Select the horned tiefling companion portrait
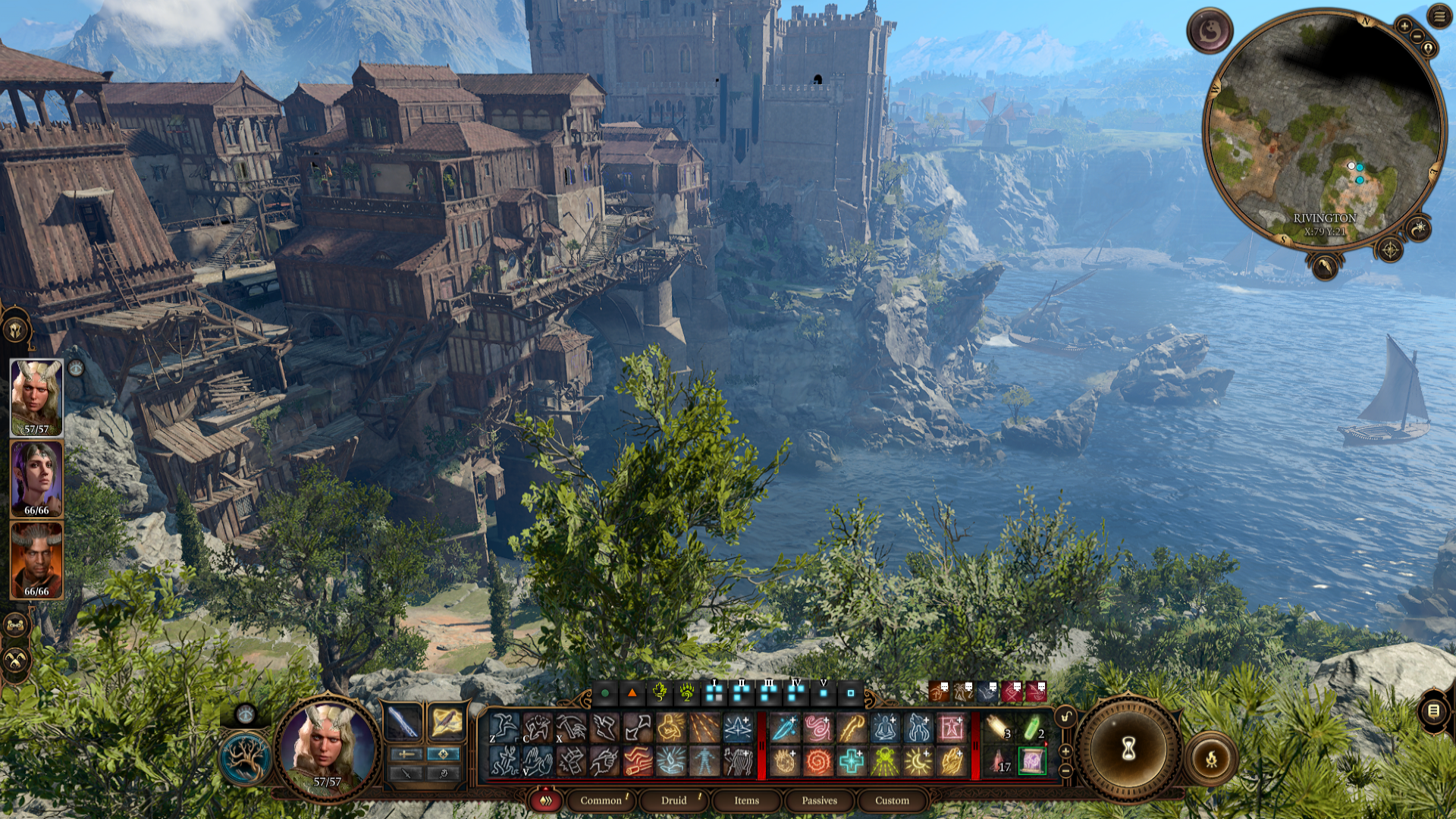The image size is (1456, 819). pyautogui.click(x=36, y=560)
